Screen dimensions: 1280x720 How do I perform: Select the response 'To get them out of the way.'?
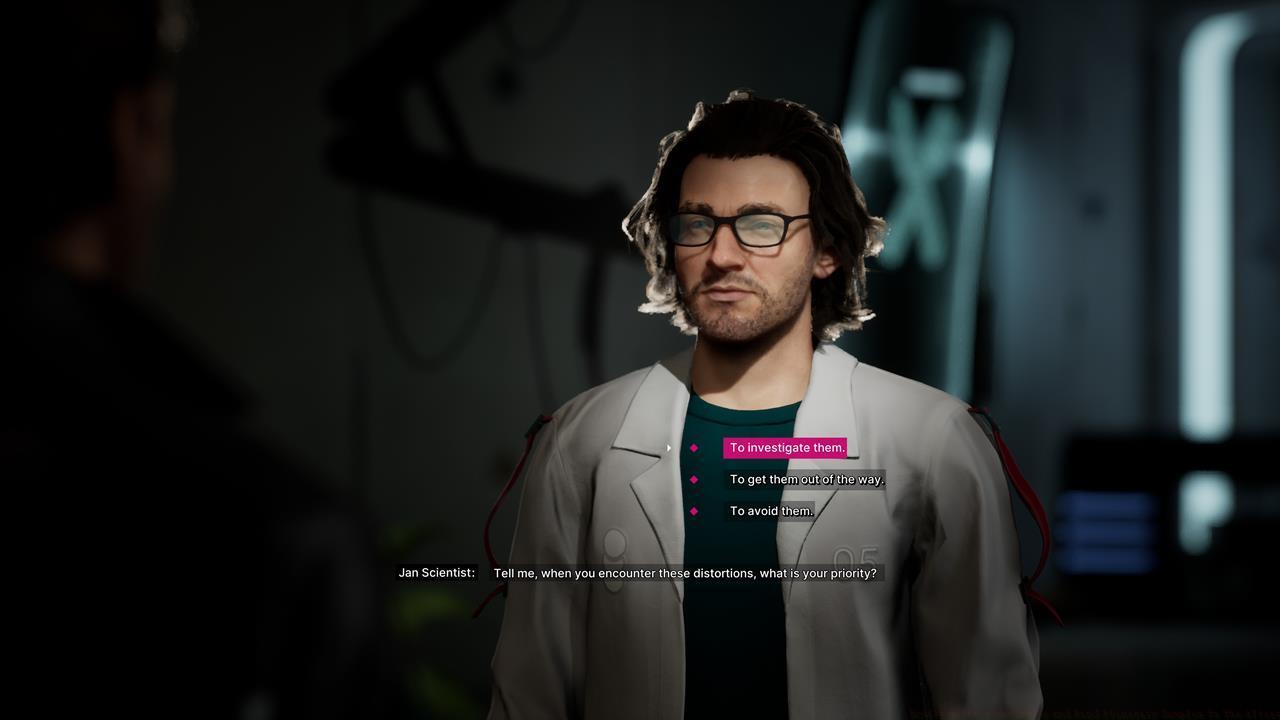807,479
